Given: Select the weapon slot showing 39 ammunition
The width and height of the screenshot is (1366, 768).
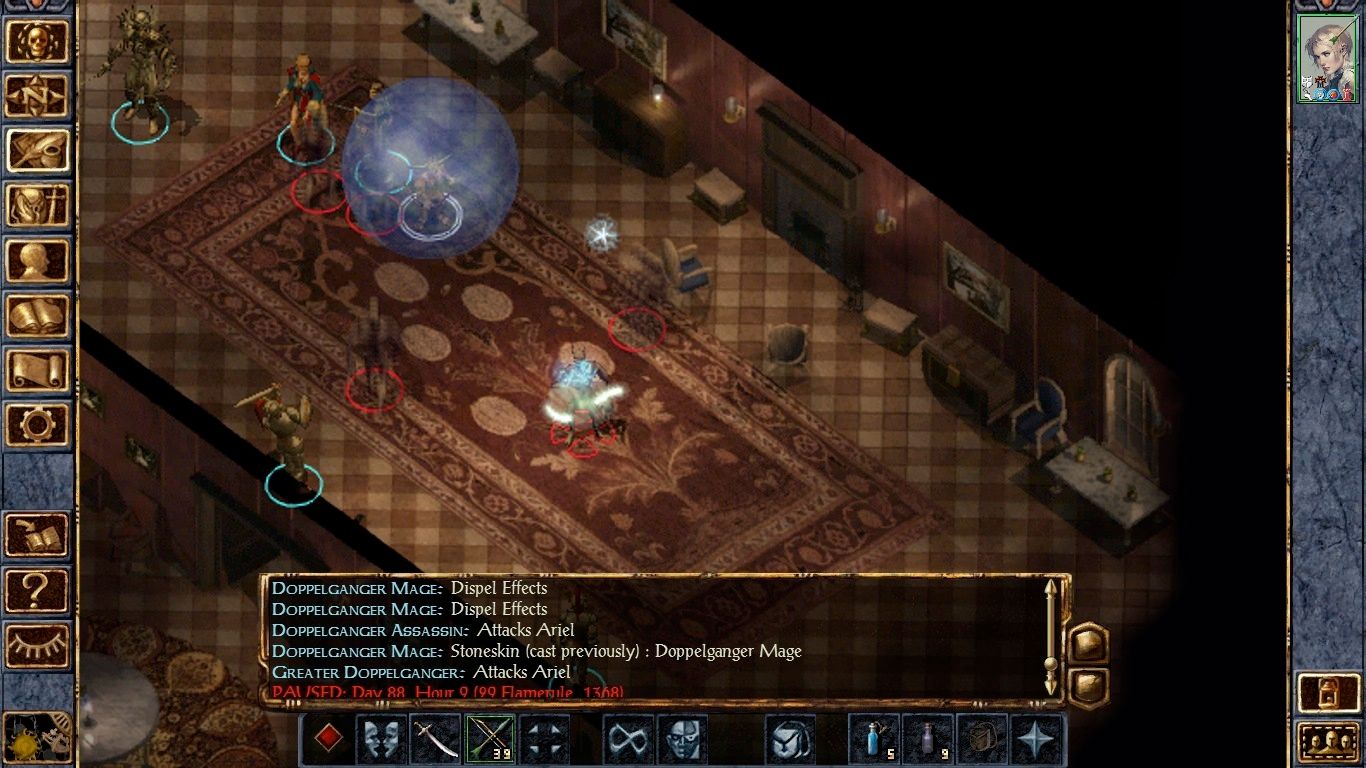Looking at the screenshot, I should (490, 737).
